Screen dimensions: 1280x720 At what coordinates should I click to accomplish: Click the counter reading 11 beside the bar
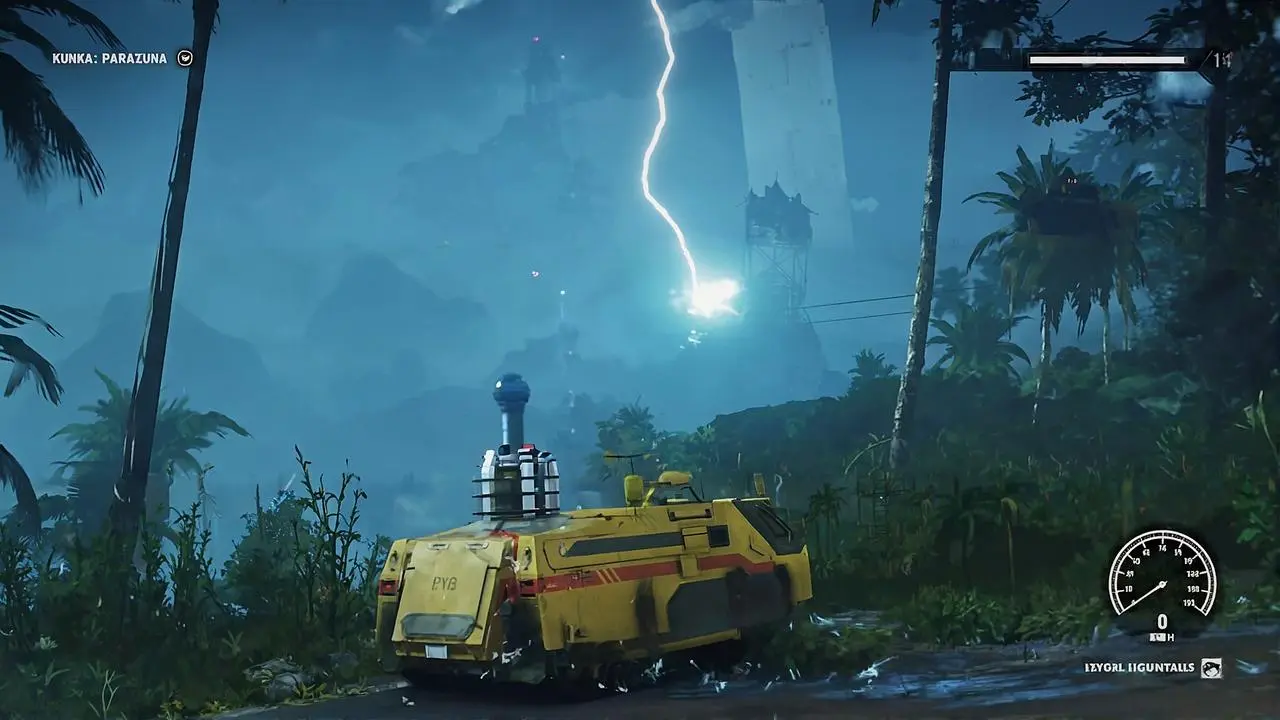[x=1222, y=58]
